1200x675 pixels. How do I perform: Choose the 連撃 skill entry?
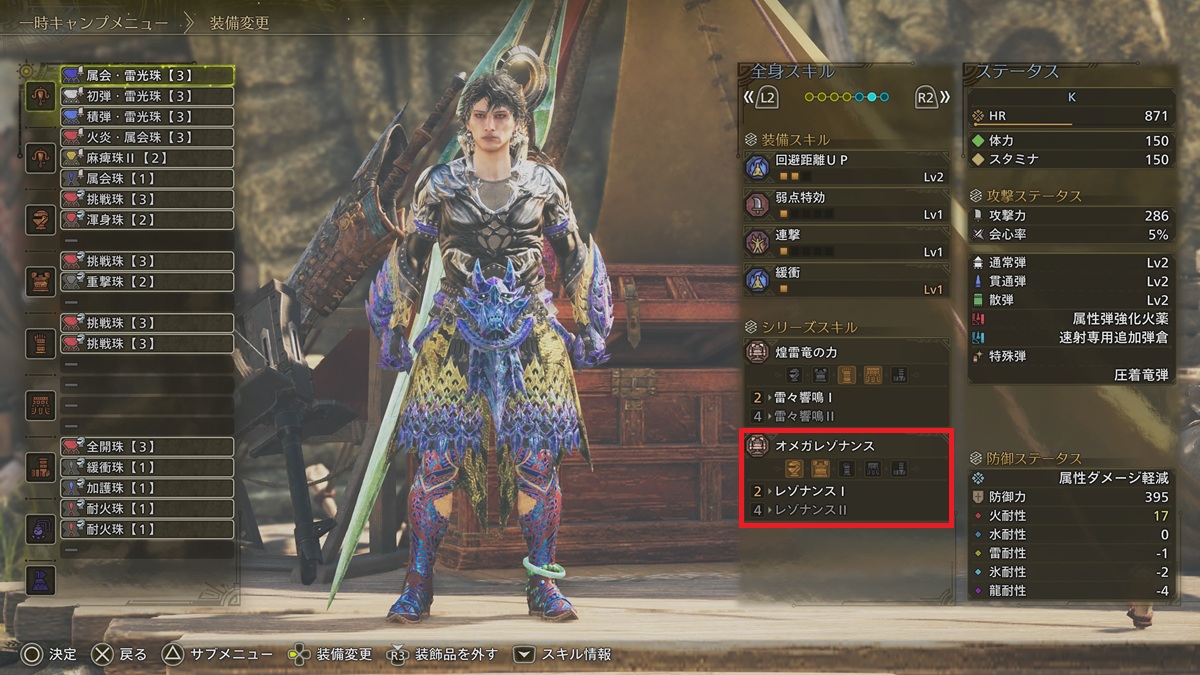coord(846,243)
